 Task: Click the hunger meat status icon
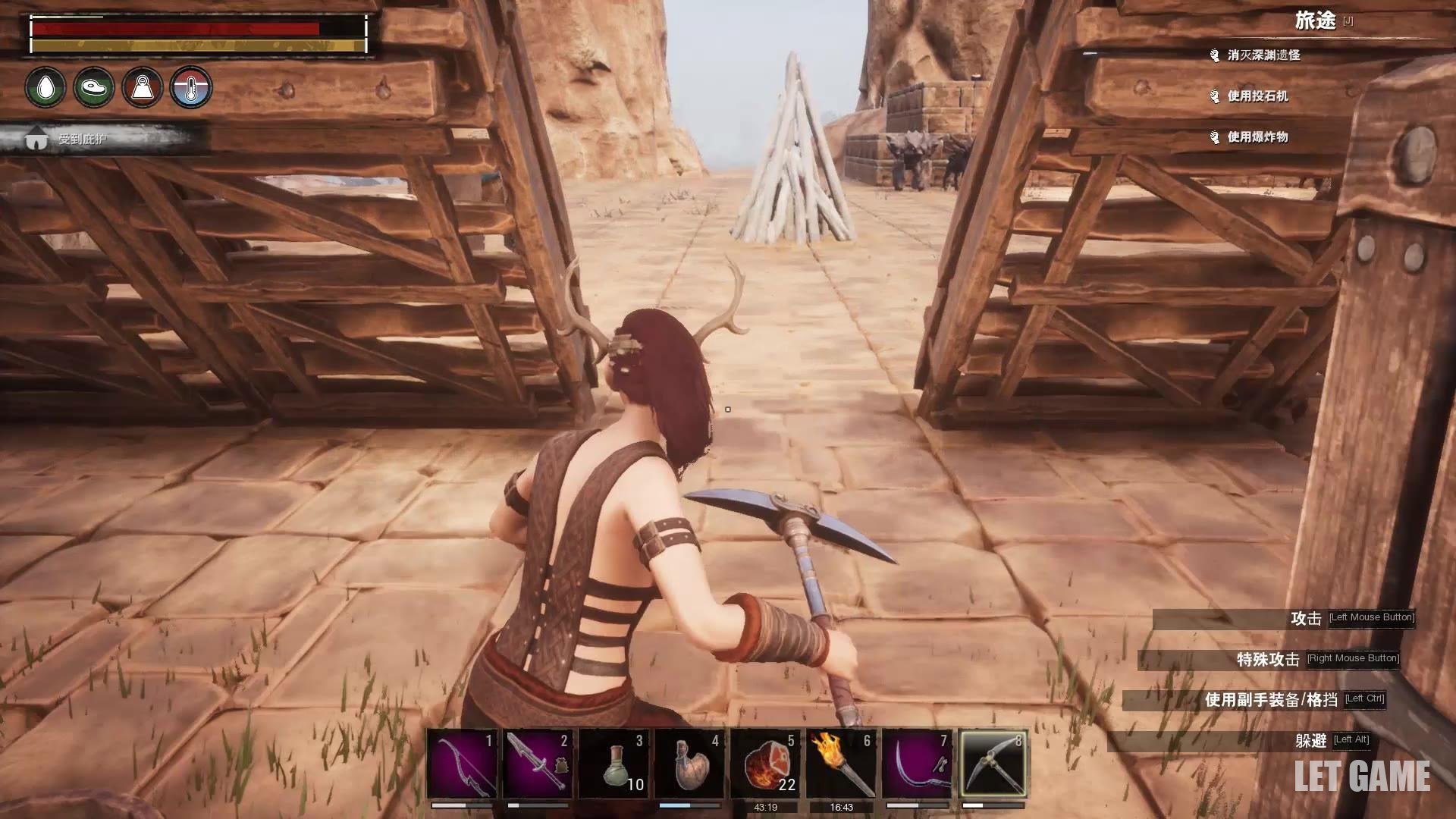(x=94, y=87)
